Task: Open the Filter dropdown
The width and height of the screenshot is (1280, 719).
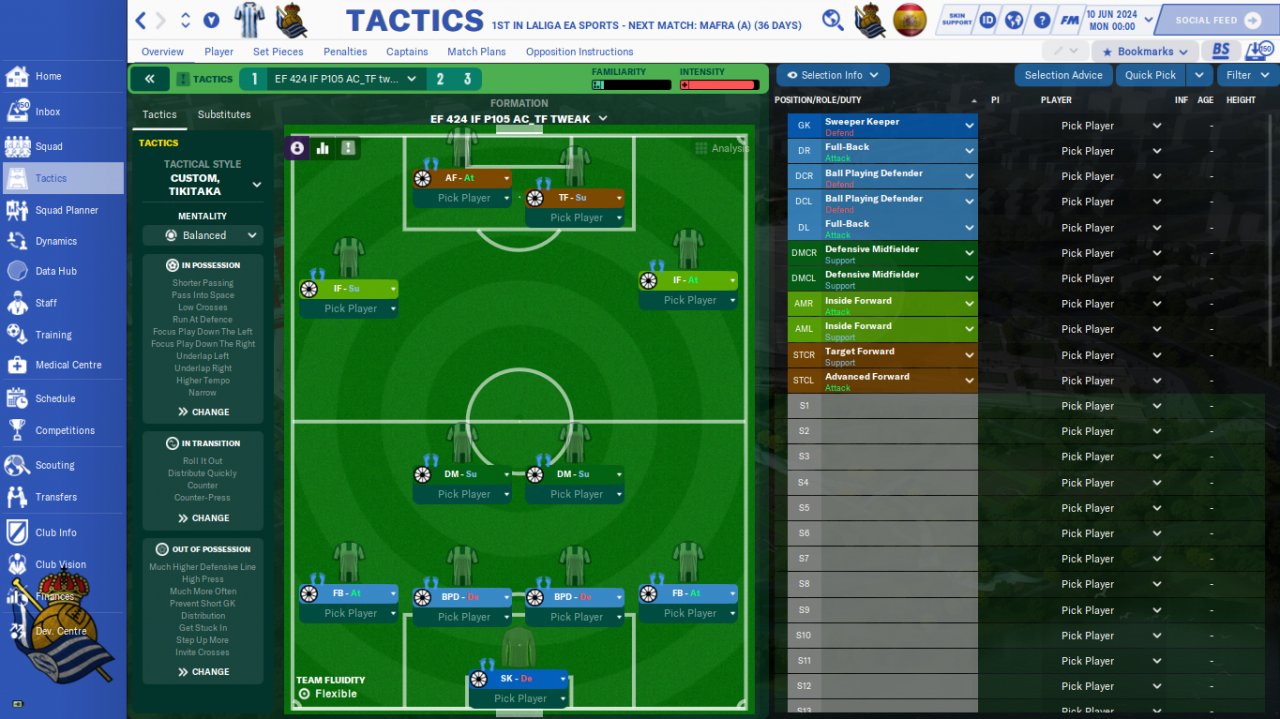Action: [1246, 75]
